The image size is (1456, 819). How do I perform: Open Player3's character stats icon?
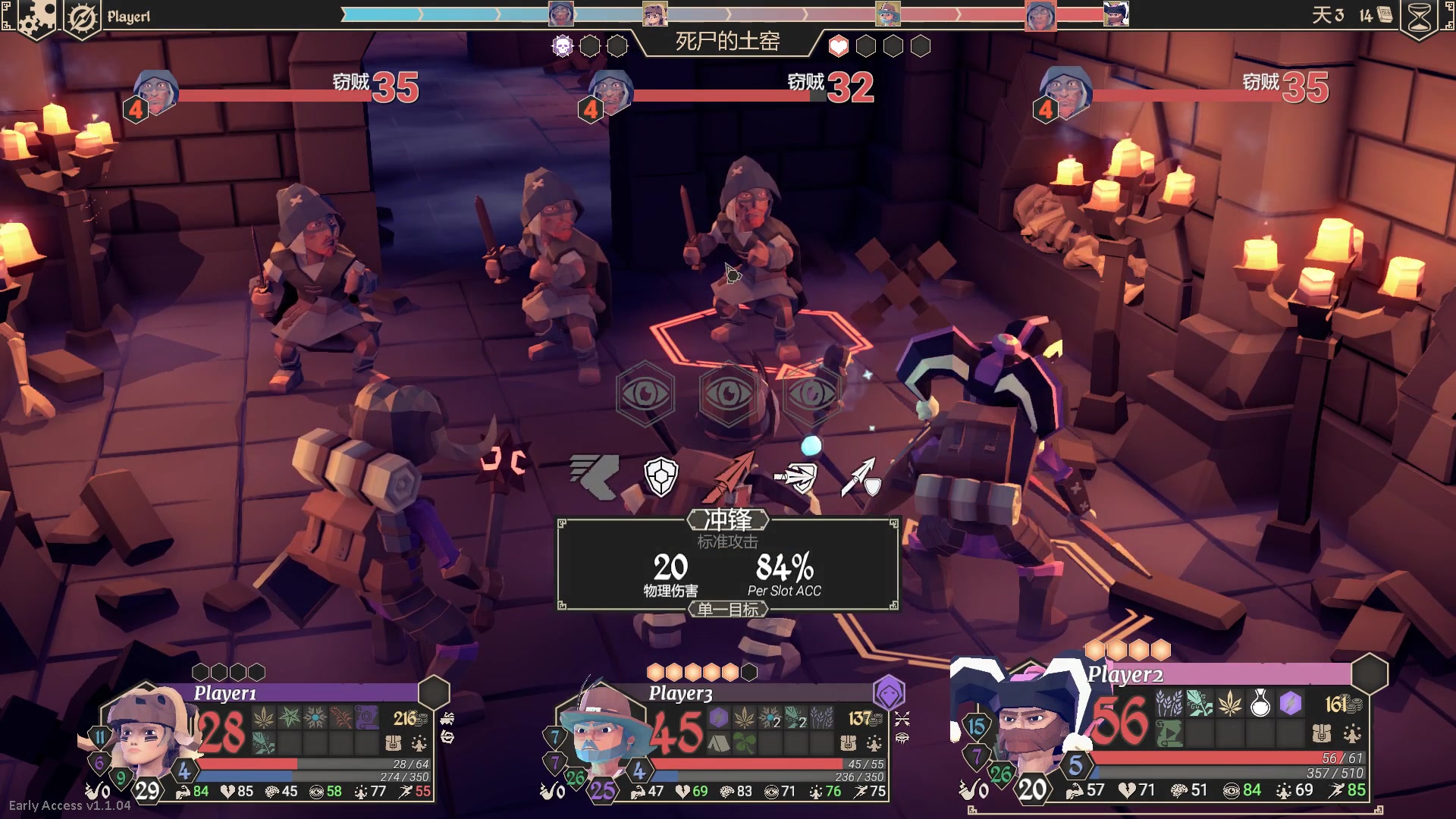(x=874, y=742)
